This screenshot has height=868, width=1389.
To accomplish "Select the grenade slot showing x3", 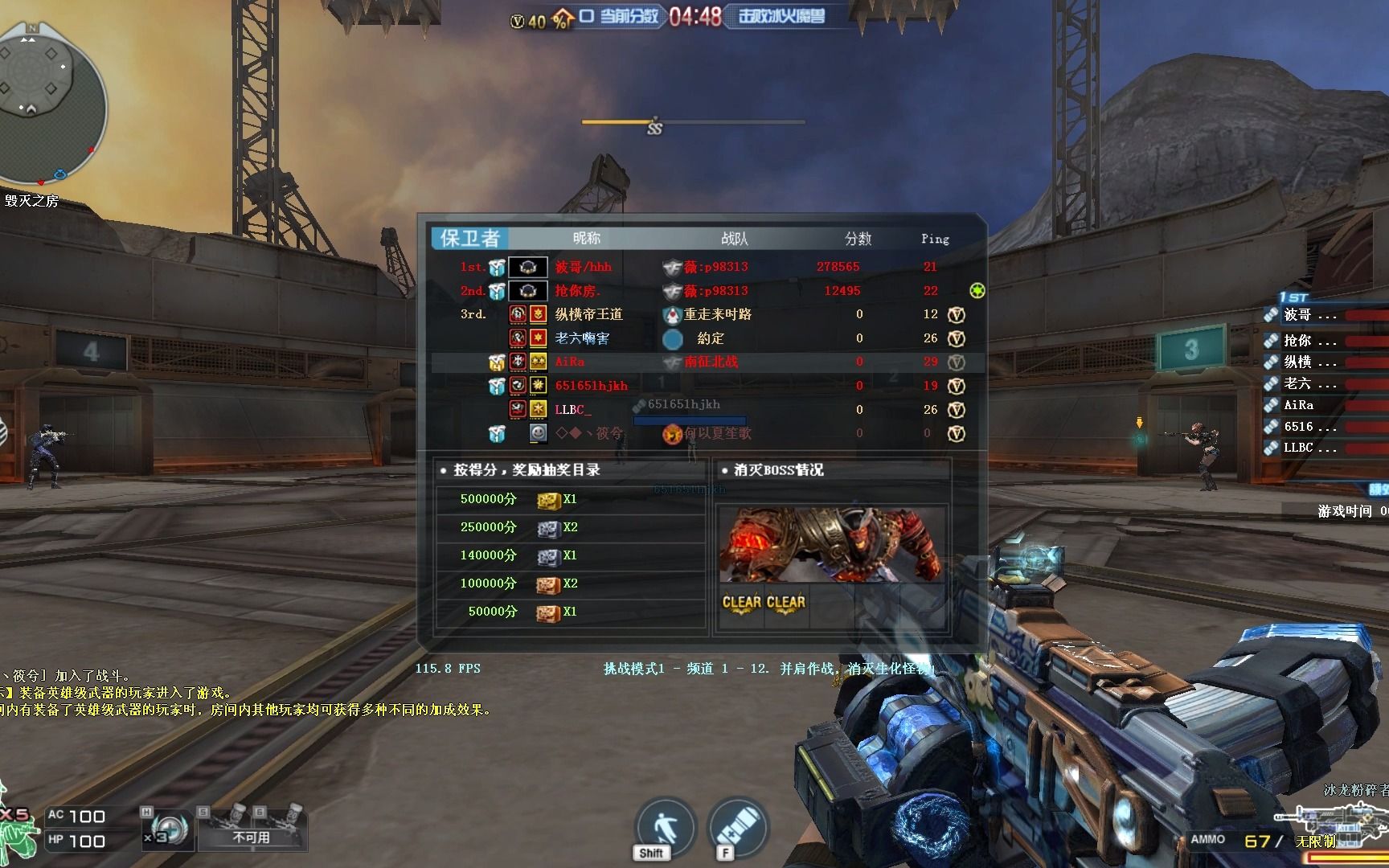I will point(166,826).
